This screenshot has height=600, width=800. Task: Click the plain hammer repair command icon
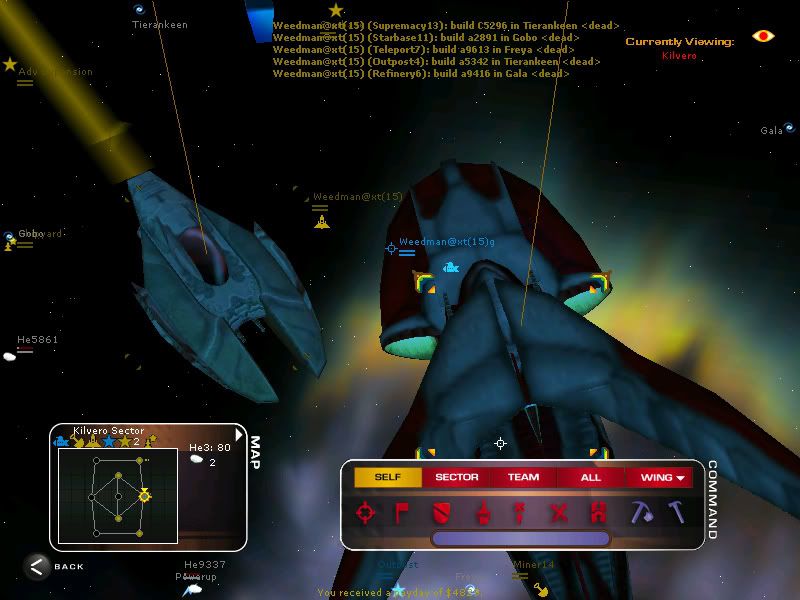[677, 512]
